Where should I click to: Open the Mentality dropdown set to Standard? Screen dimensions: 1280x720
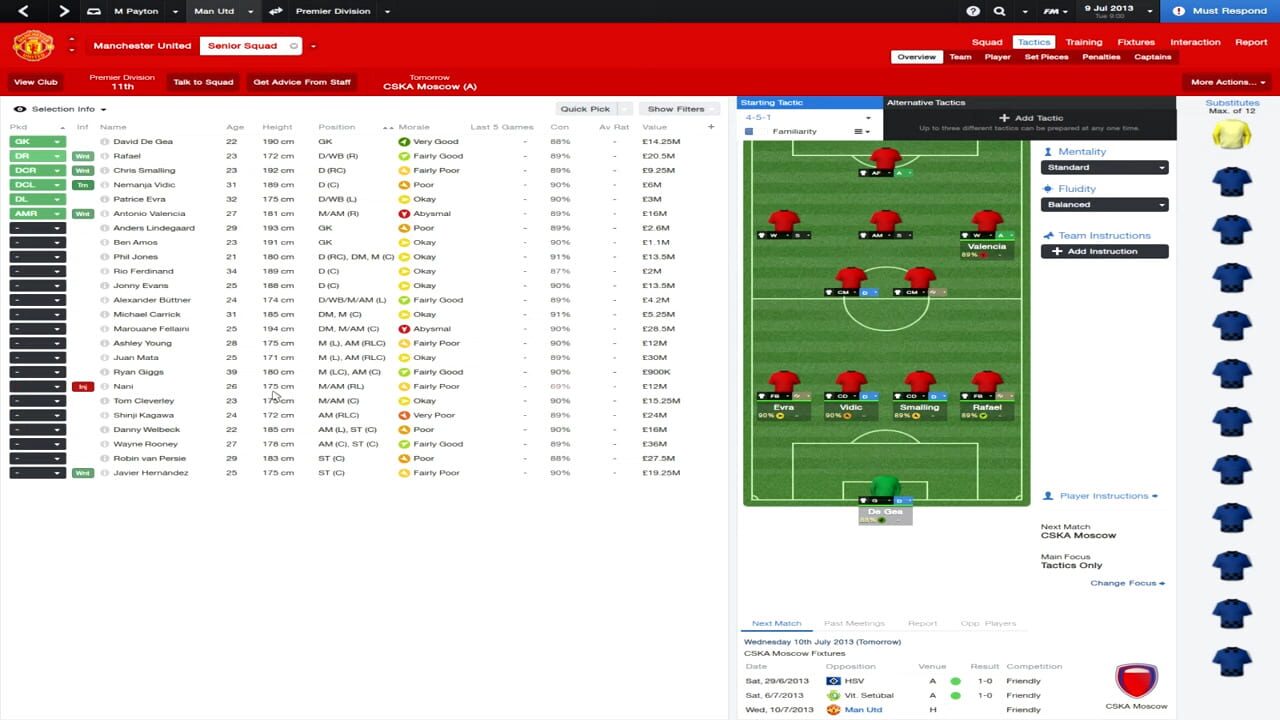1104,167
